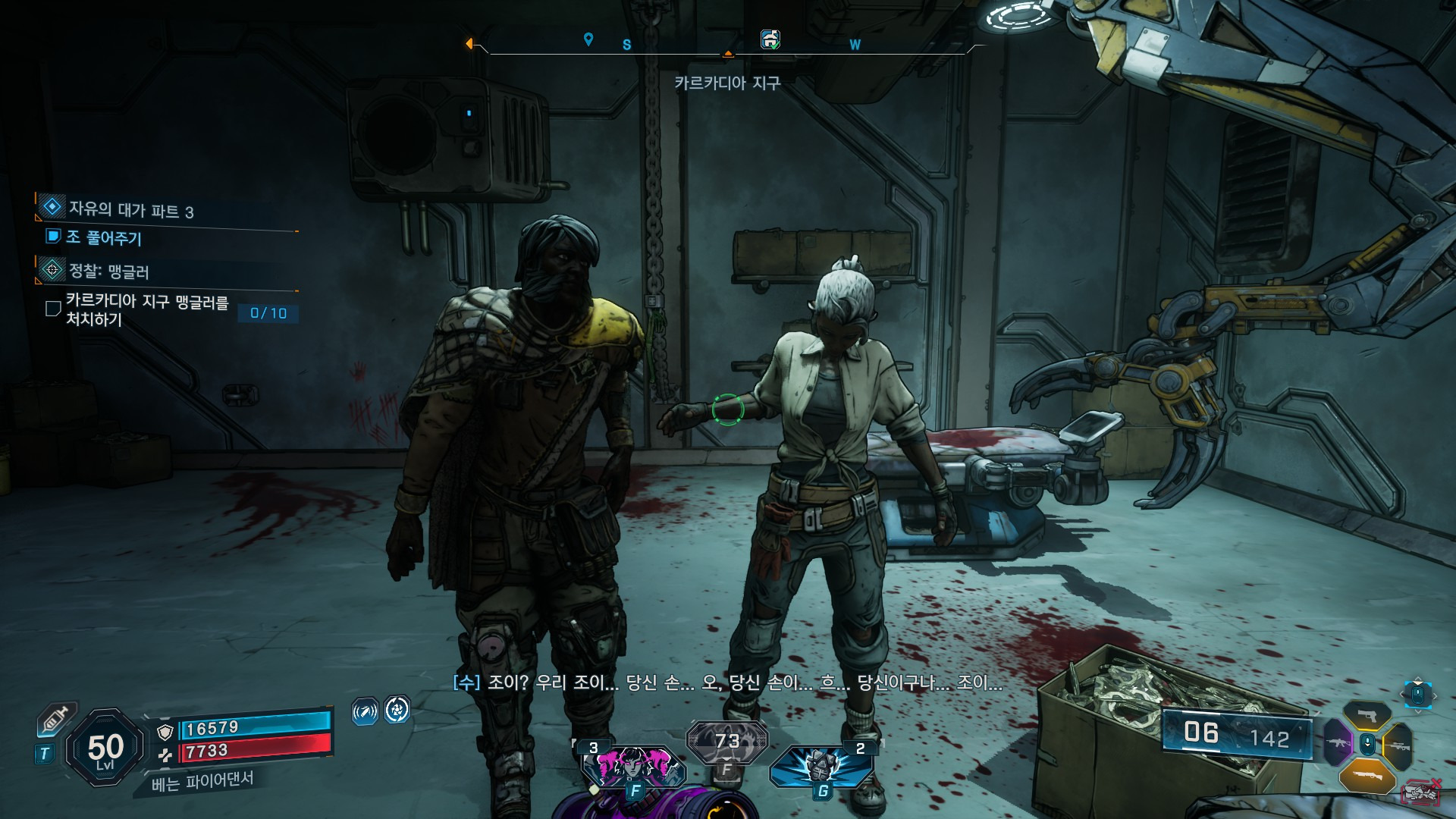Open the 정찰: 맹글러 side objective
This screenshot has width=1456, height=819.
pyautogui.click(x=108, y=271)
